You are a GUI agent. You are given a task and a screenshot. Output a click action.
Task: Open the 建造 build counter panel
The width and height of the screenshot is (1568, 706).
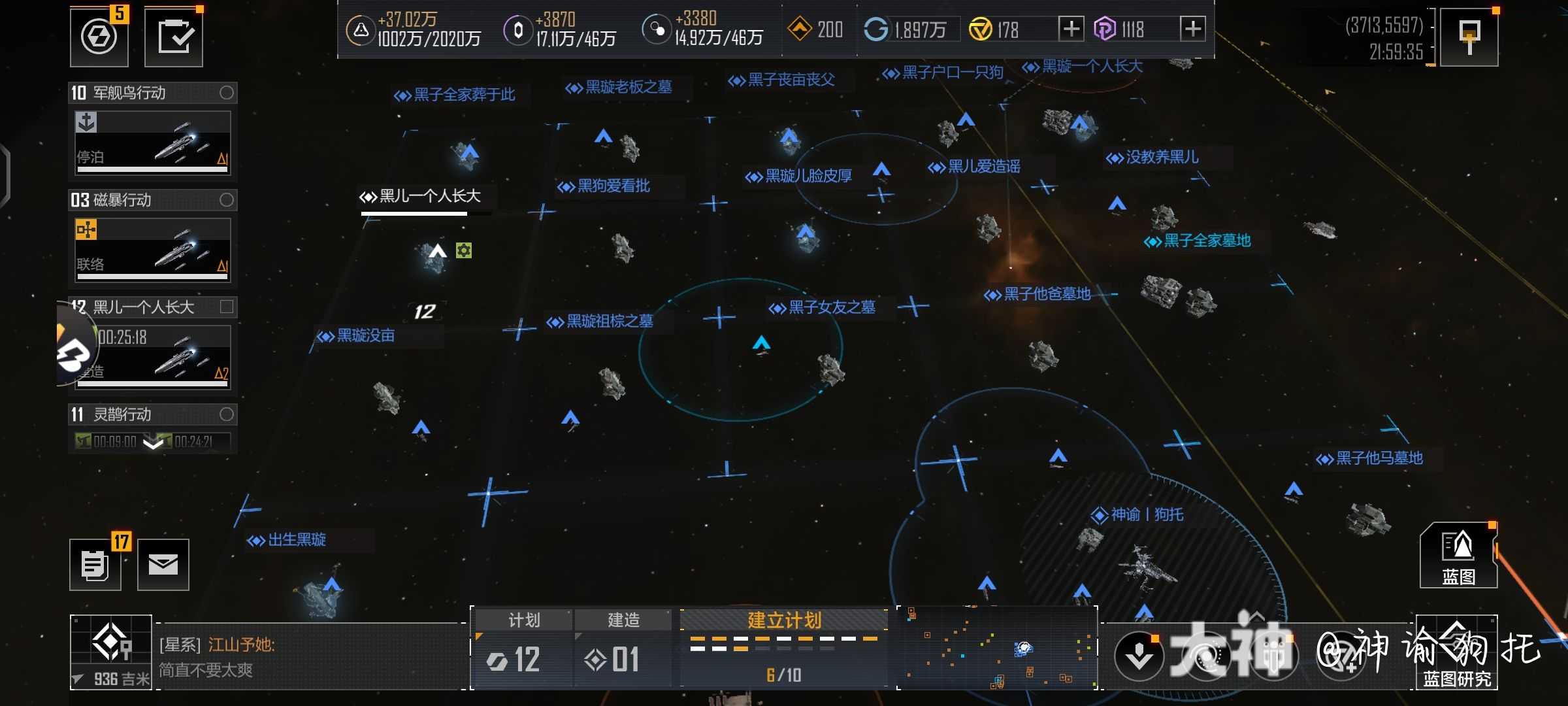coord(623,648)
